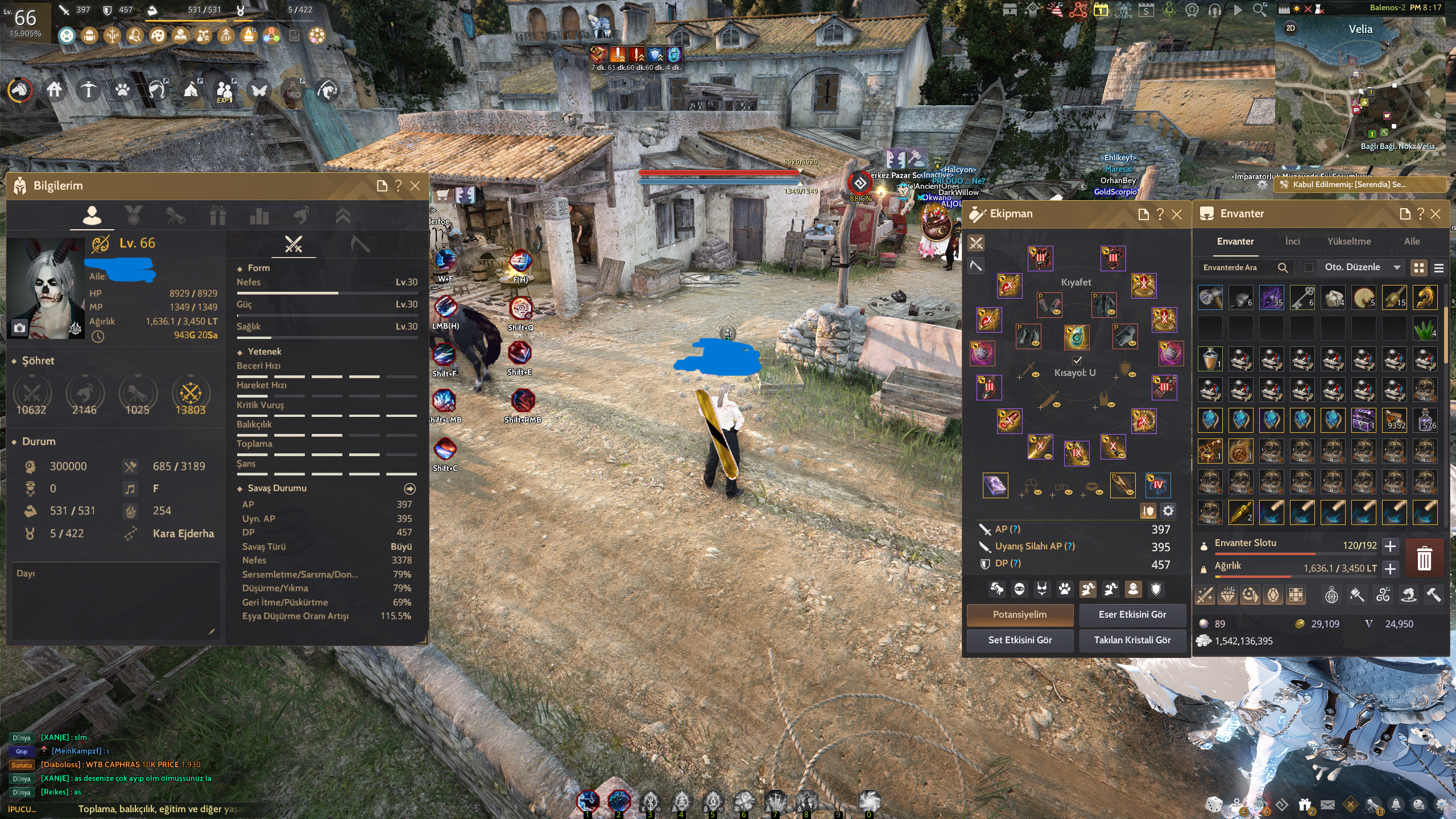This screenshot has height=819, width=1456.
Task: Open Set Etkisini Gör
Action: (1020, 640)
